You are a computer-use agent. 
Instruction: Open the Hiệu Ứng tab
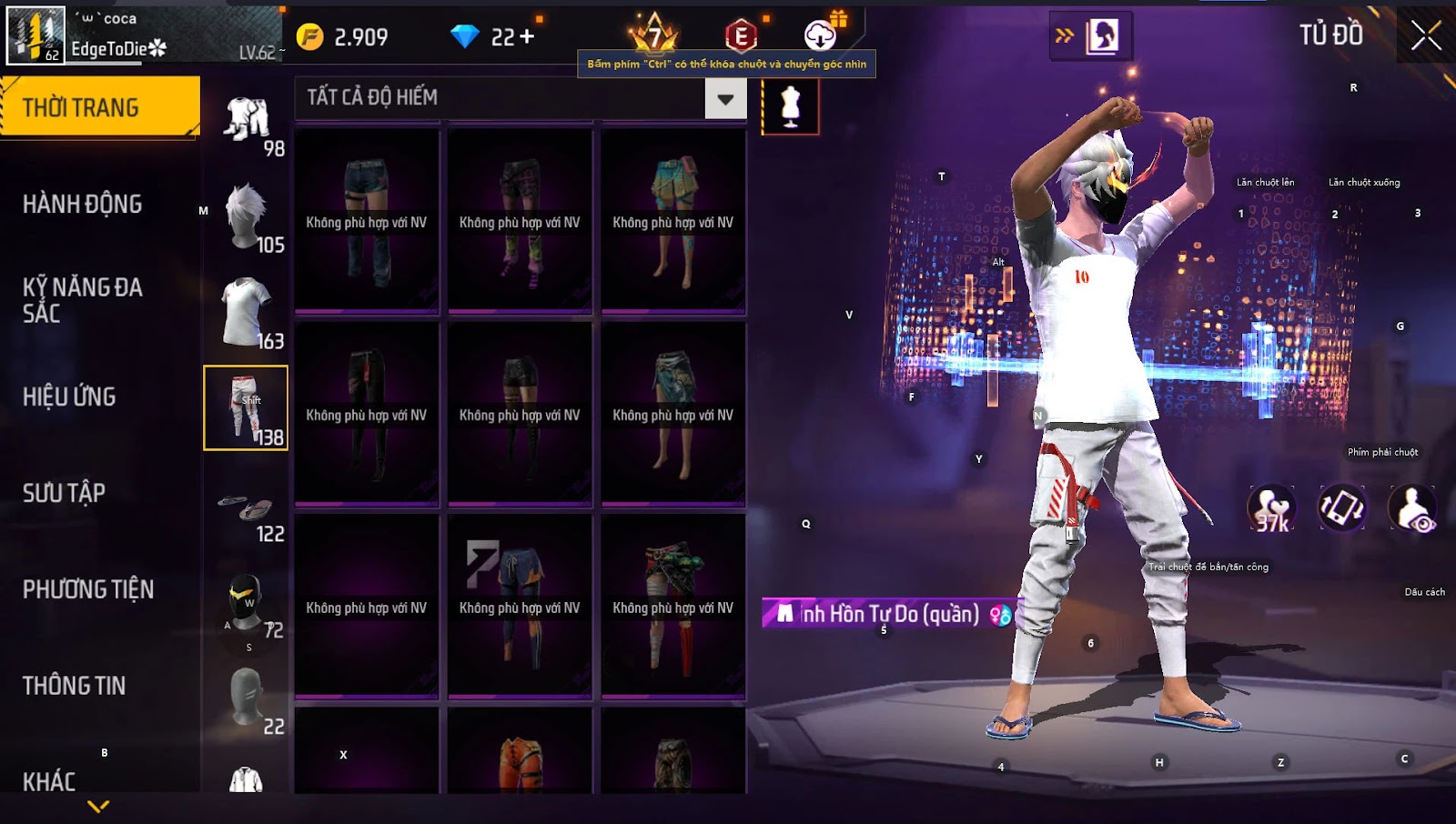69,397
